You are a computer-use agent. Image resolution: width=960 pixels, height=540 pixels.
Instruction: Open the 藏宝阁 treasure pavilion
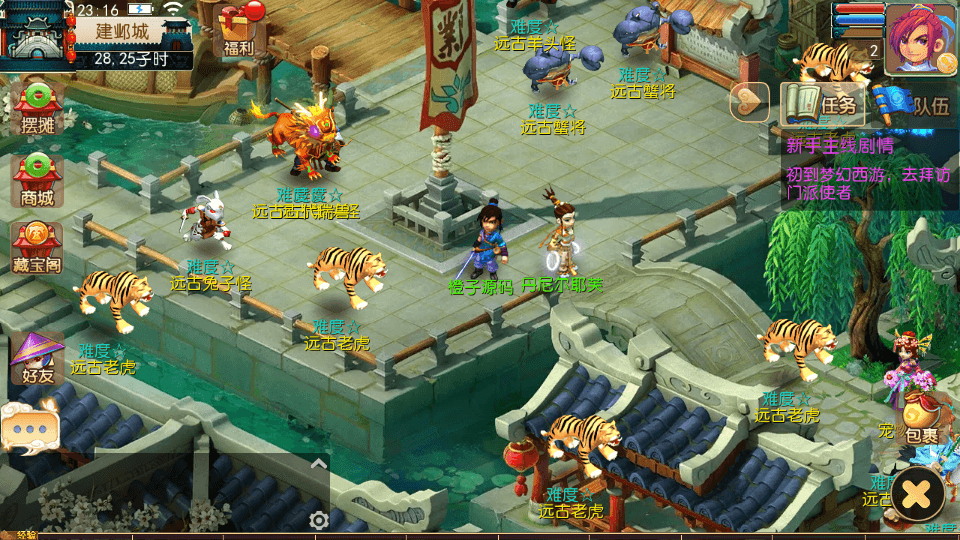point(37,248)
